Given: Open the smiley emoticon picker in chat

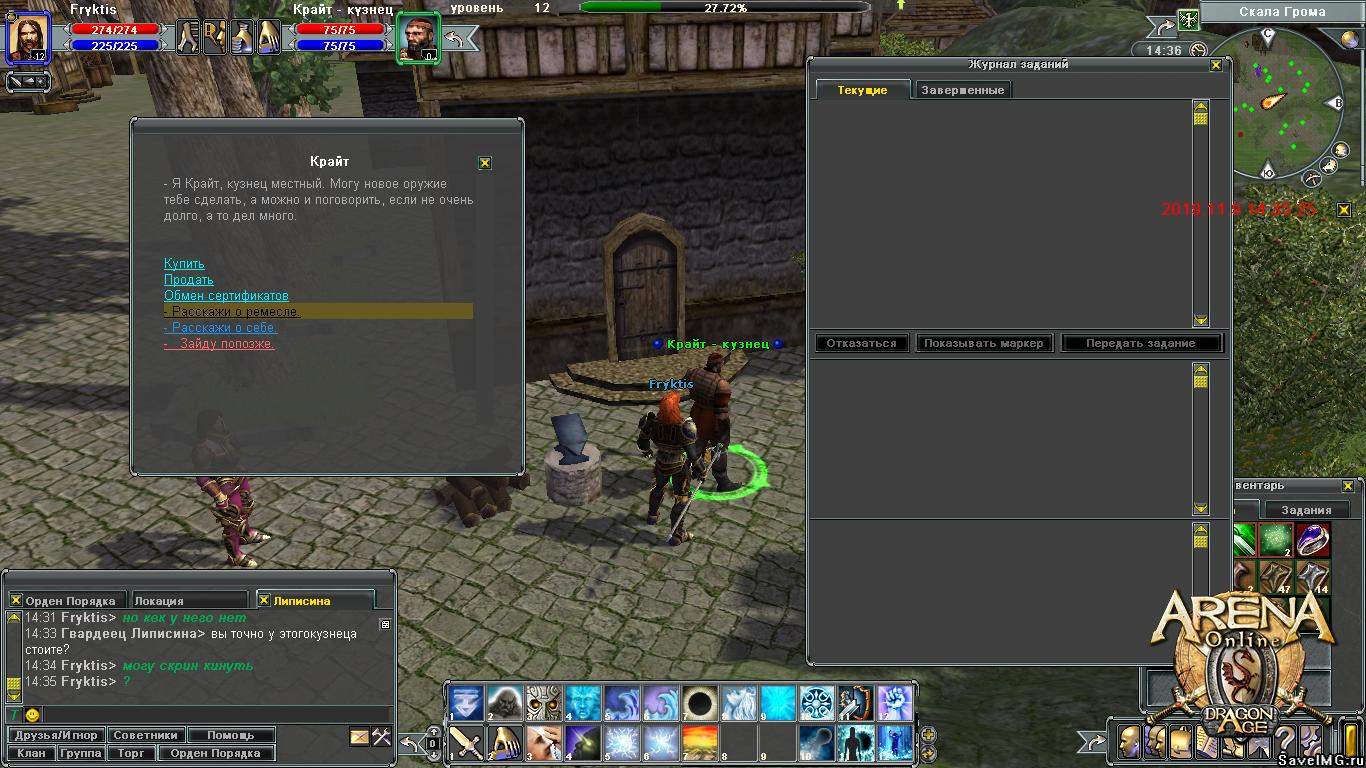Looking at the screenshot, I should 33,715.
